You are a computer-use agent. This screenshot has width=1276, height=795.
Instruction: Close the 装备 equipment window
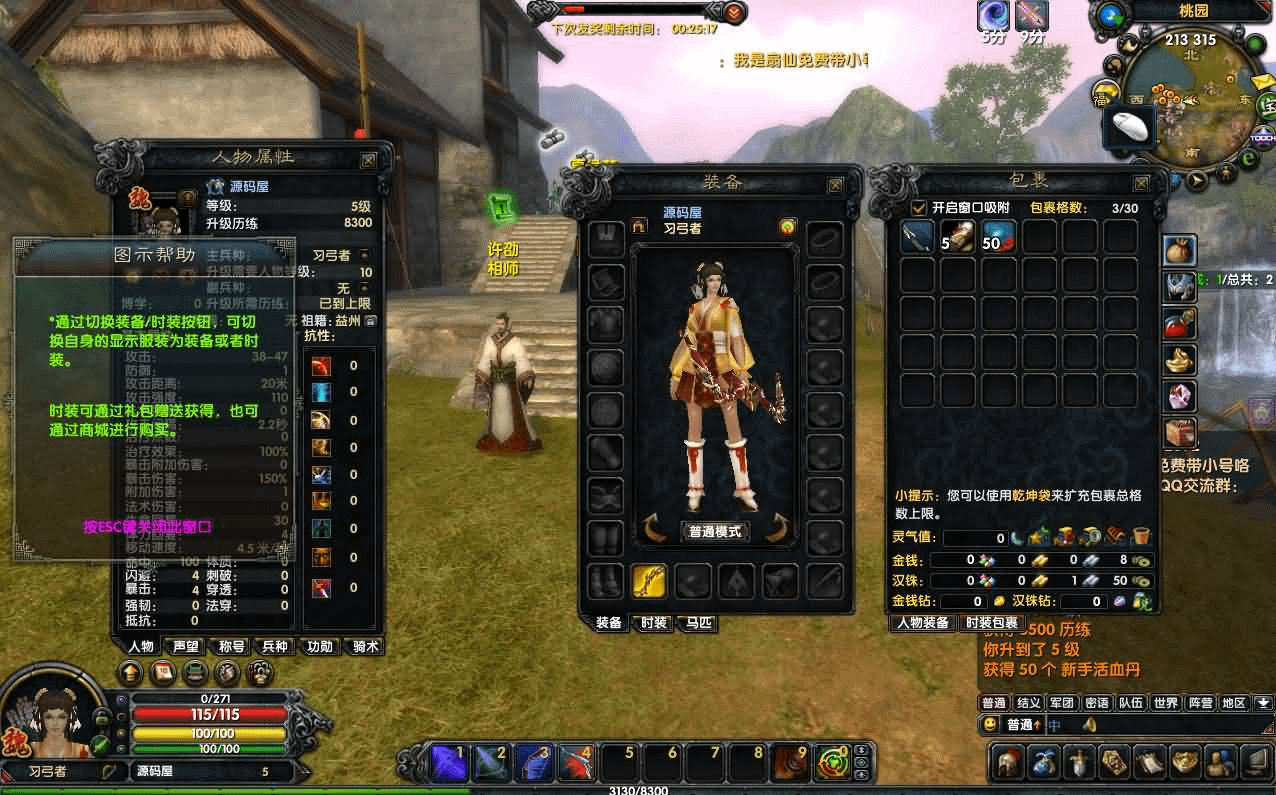[835, 185]
